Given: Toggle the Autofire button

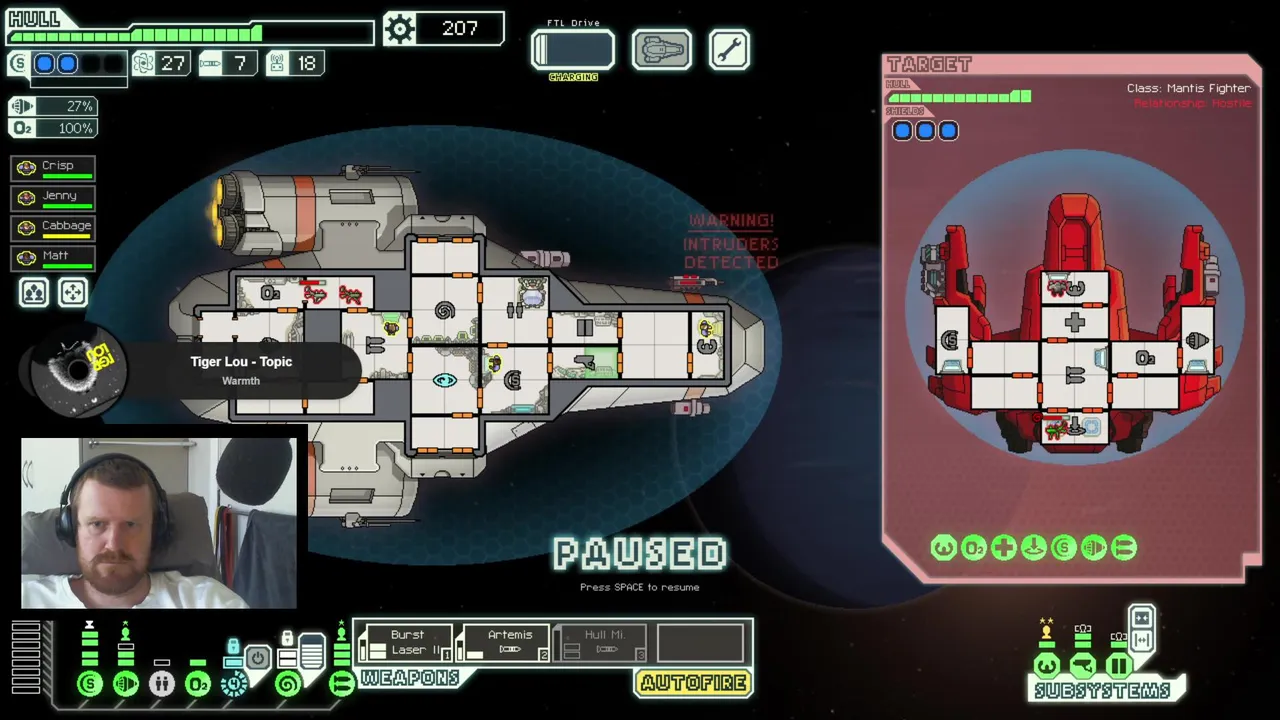Looking at the screenshot, I should point(694,683).
